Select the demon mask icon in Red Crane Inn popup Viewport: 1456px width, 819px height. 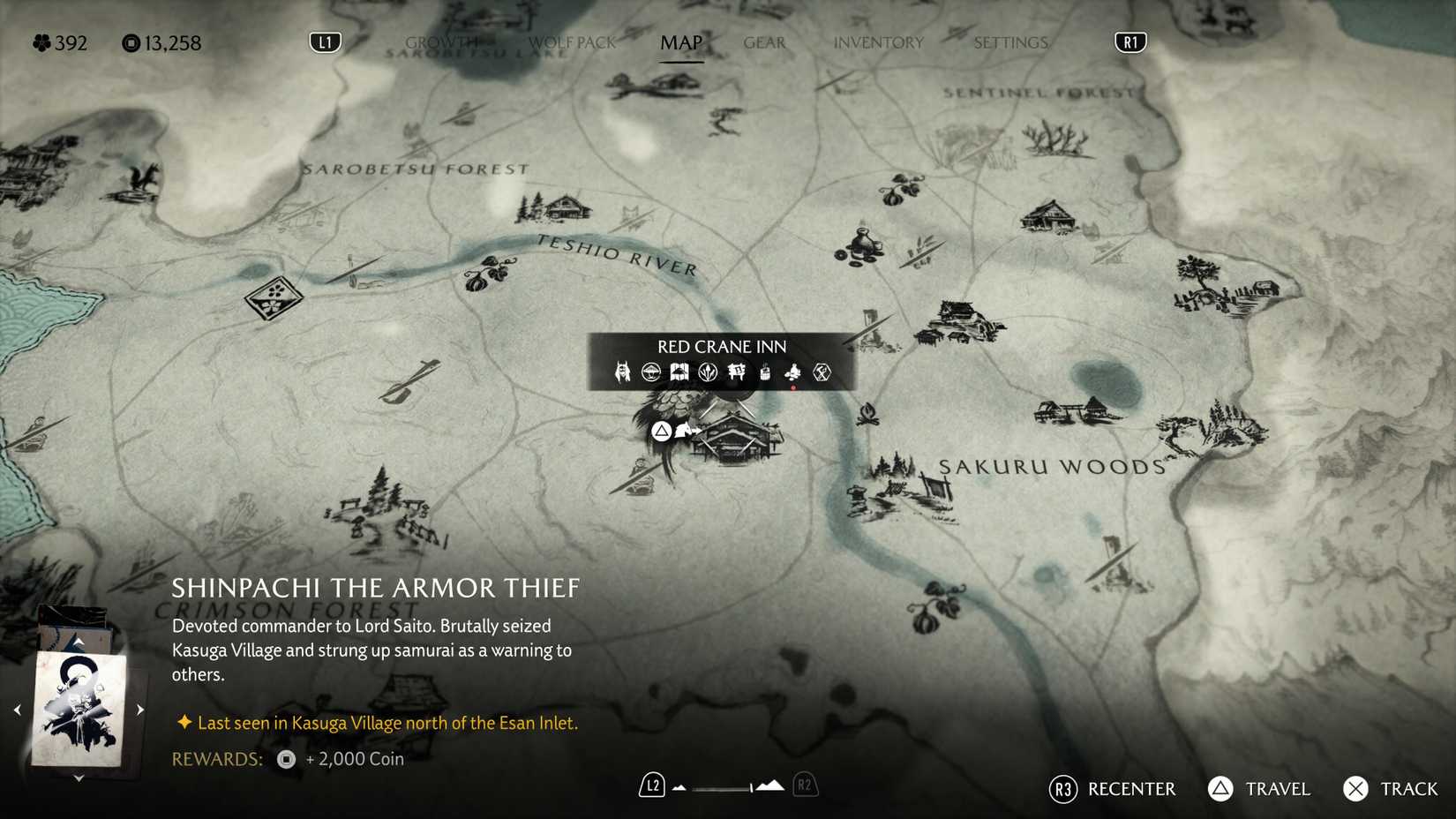coord(623,372)
